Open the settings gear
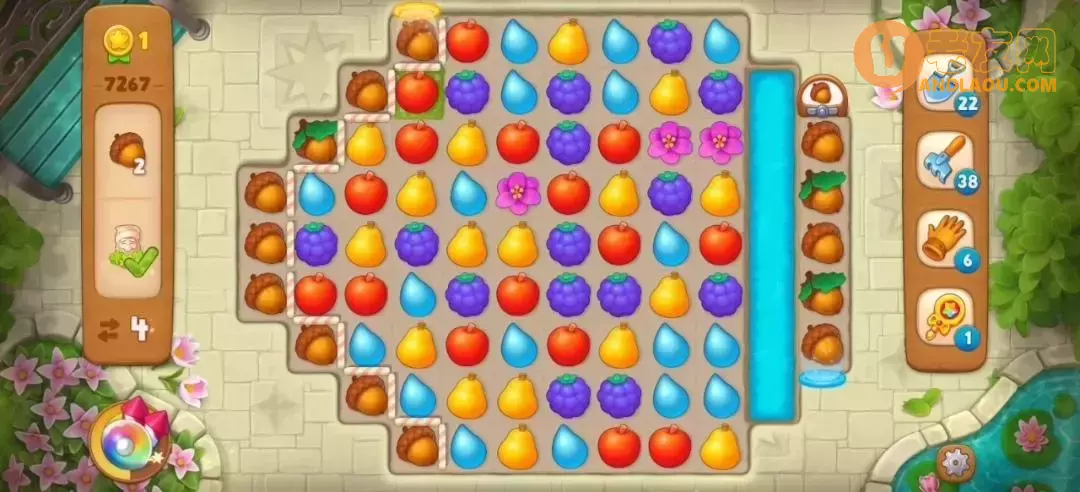The height and width of the screenshot is (492, 1080). coord(956,462)
